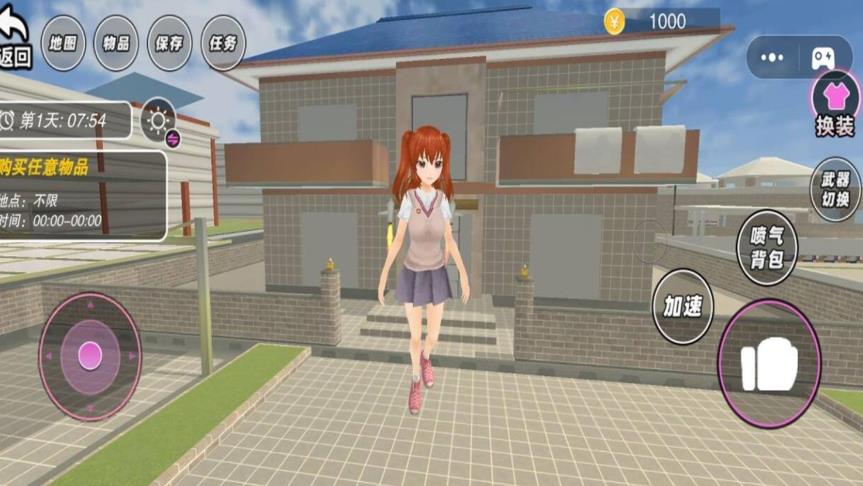Viewport: 863px width, 486px height.
Task: Open the 物品 items menu
Action: pos(116,43)
